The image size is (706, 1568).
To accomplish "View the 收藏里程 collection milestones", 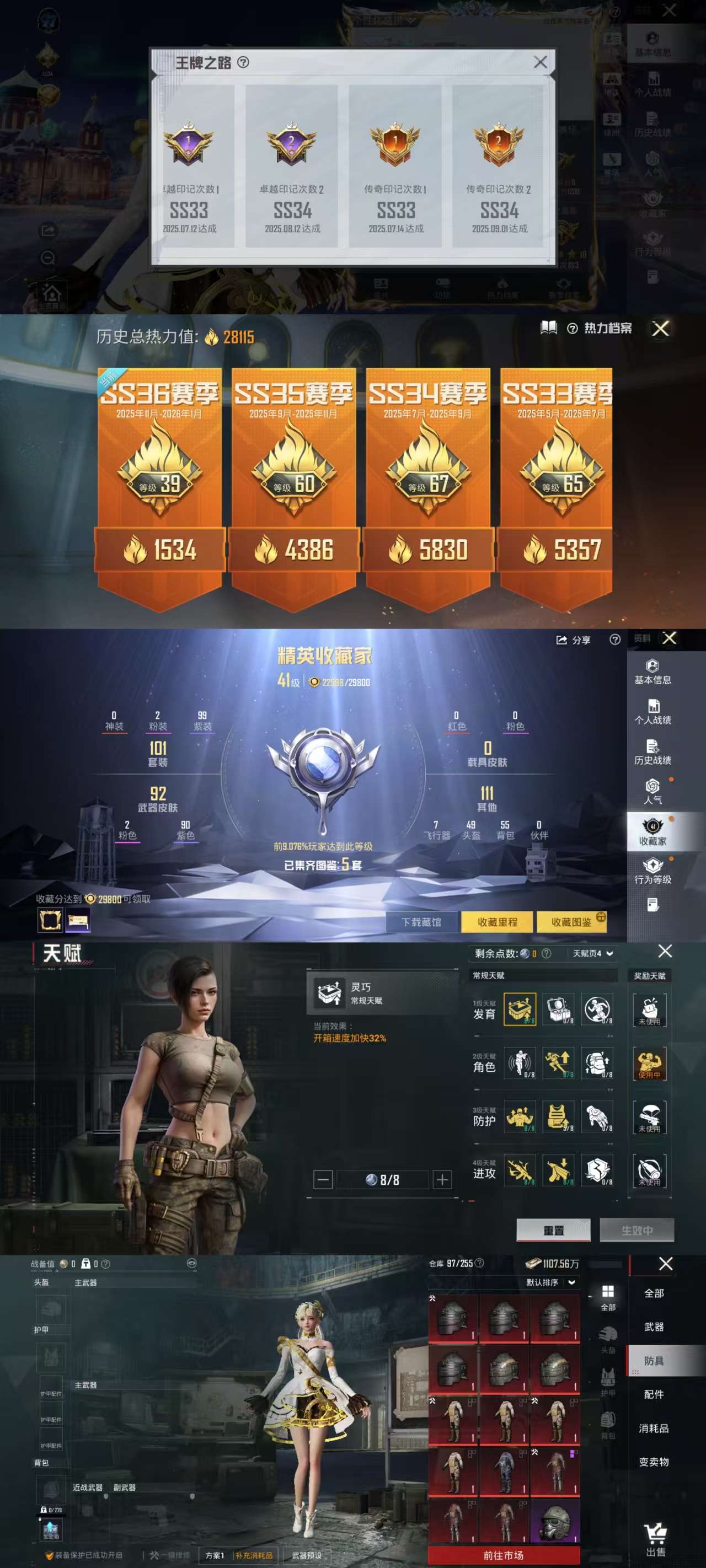I will (497, 922).
